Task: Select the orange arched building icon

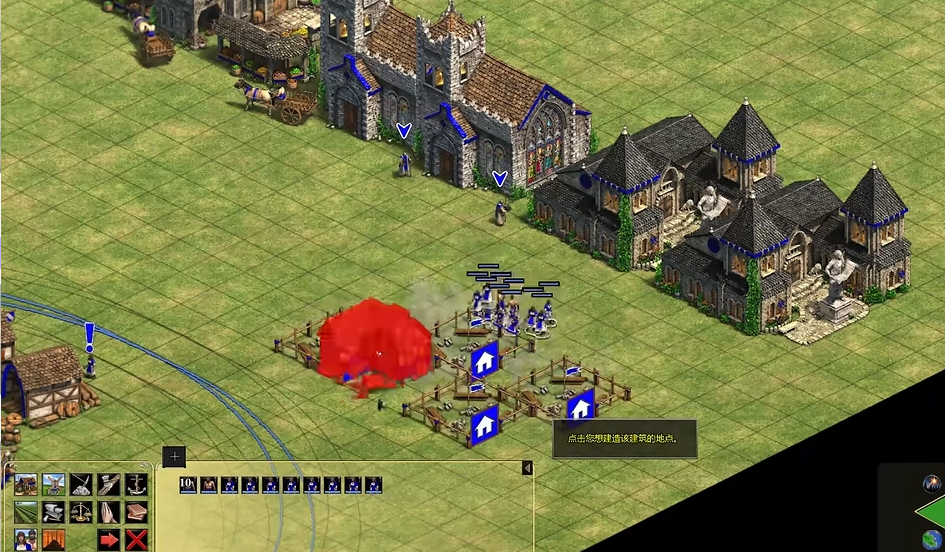Action: (x=53, y=540)
